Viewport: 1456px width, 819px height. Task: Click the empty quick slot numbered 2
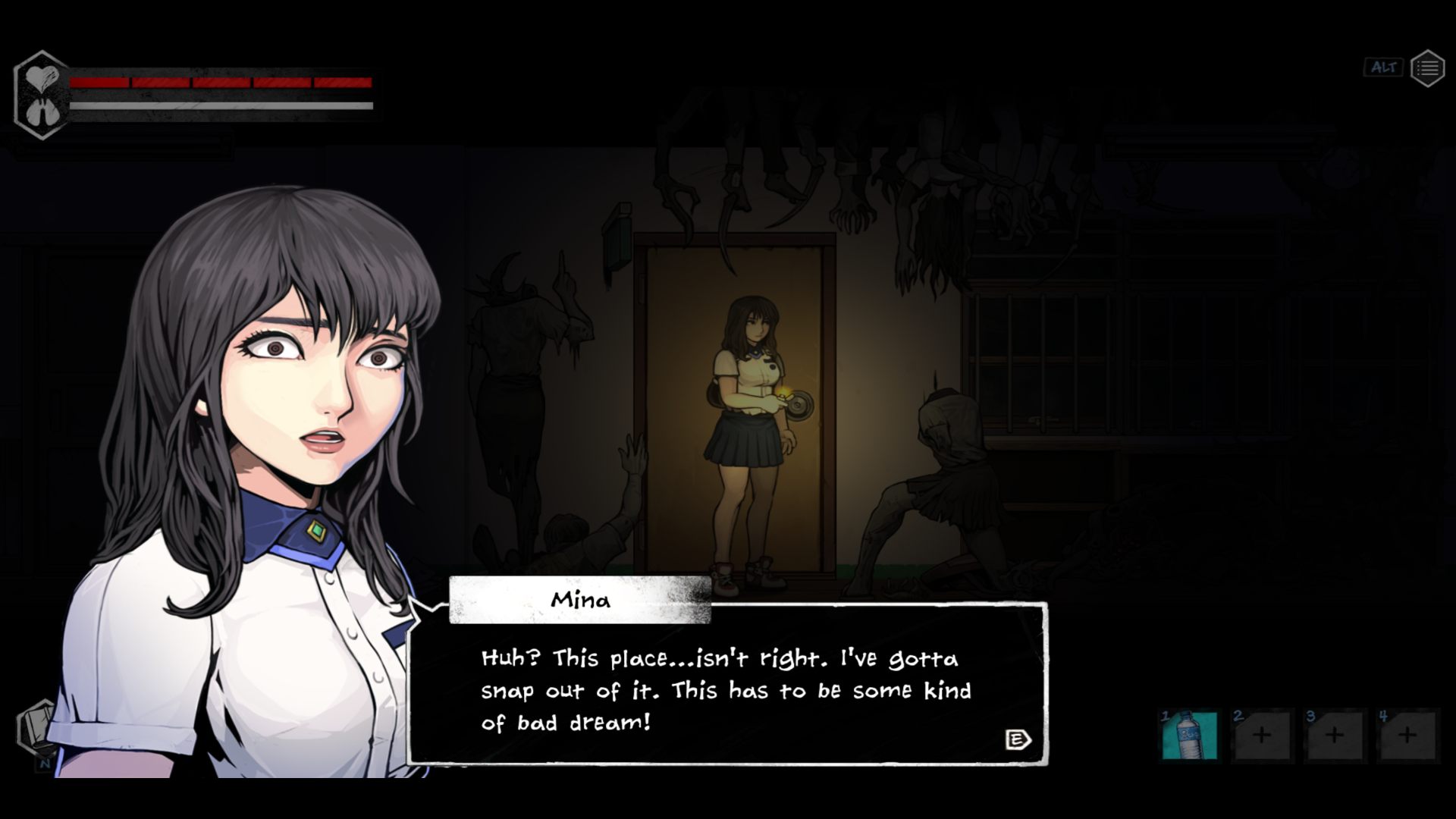point(1262,735)
